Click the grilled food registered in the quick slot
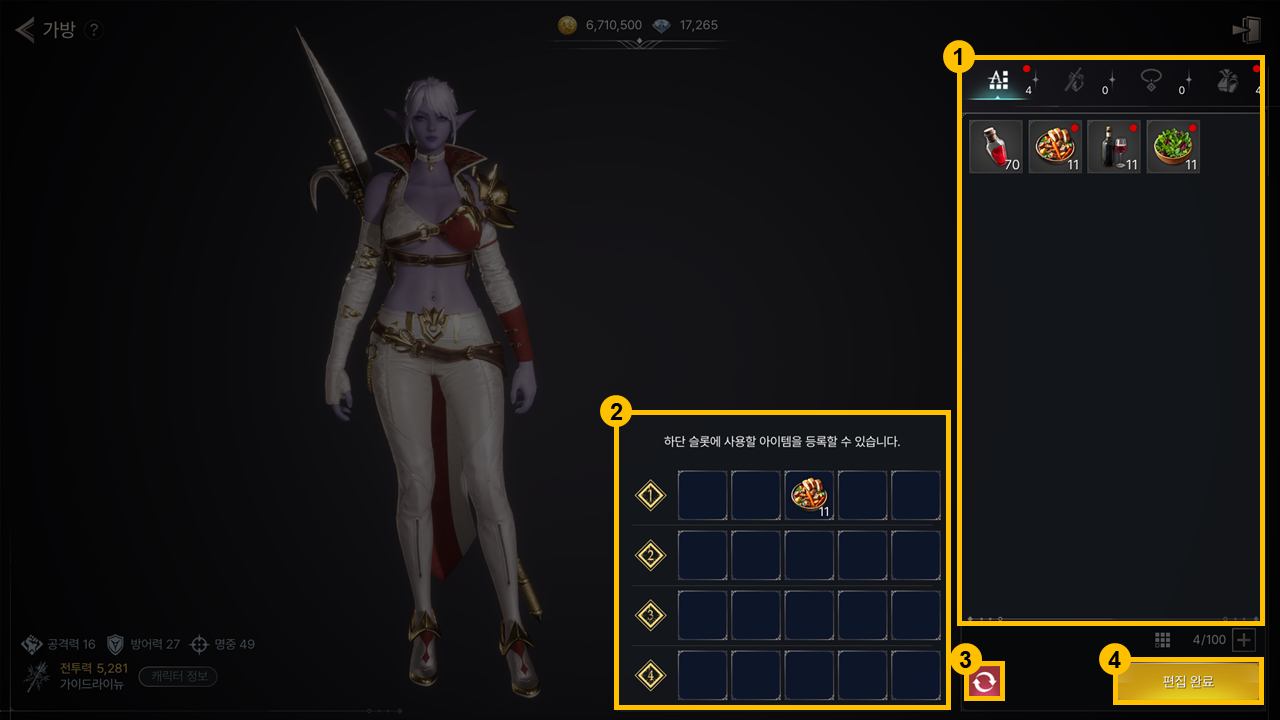Image resolution: width=1280 pixels, height=720 pixels. (x=810, y=496)
